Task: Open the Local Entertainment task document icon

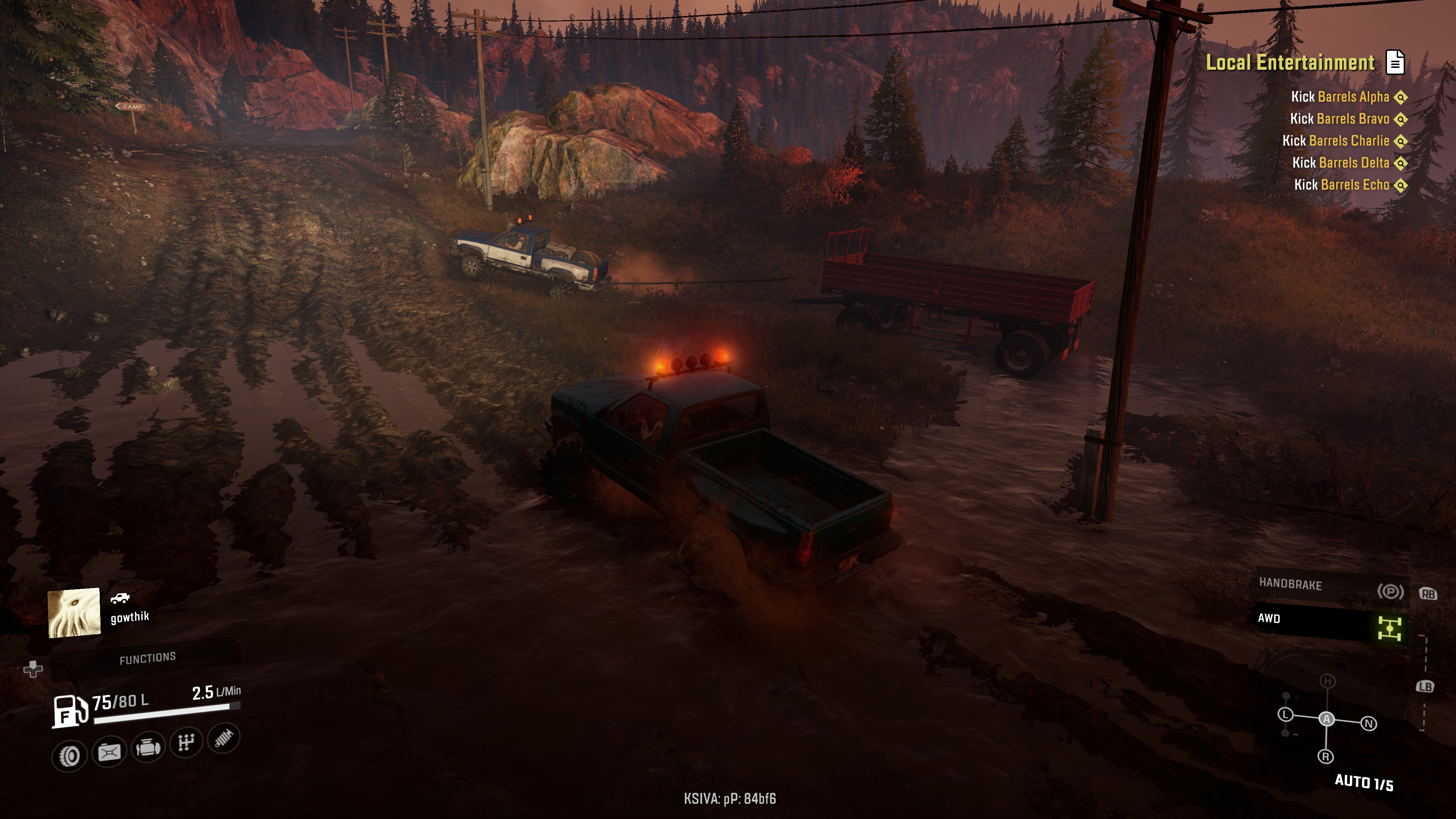Action: point(1395,62)
